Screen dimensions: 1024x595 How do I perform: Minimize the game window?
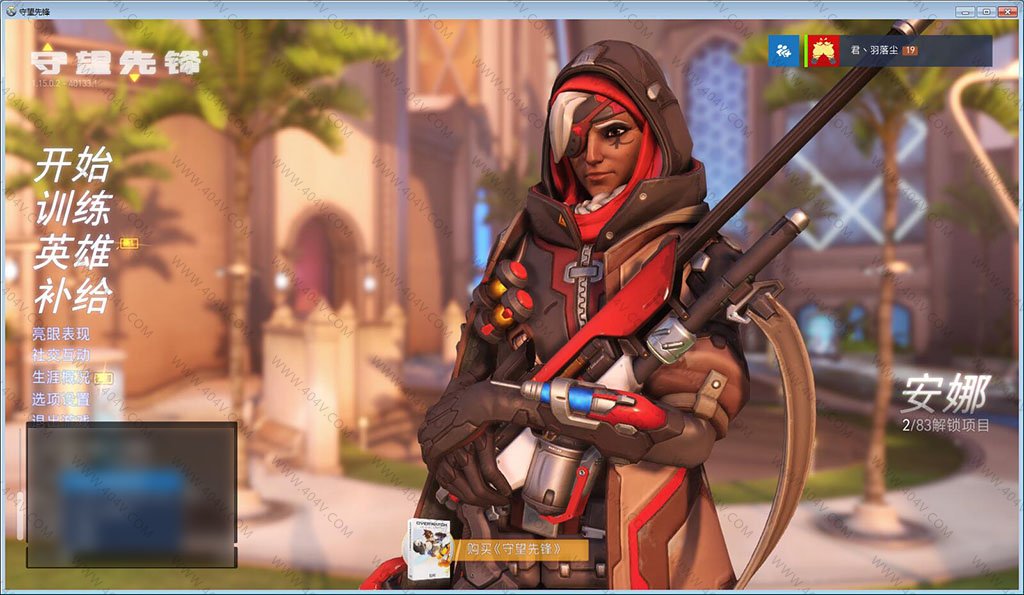tap(963, 10)
